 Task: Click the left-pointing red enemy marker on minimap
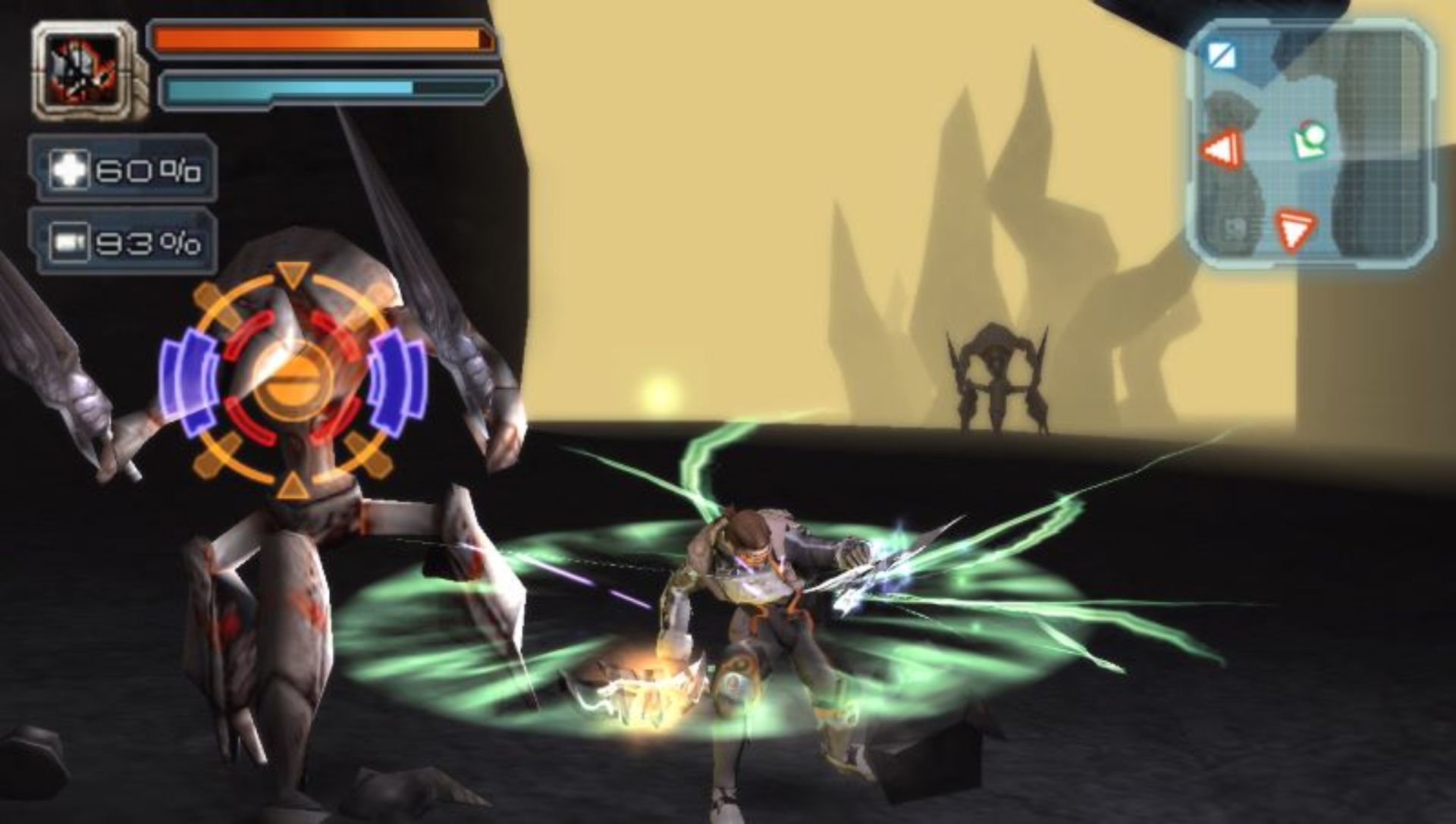[x=1222, y=149]
